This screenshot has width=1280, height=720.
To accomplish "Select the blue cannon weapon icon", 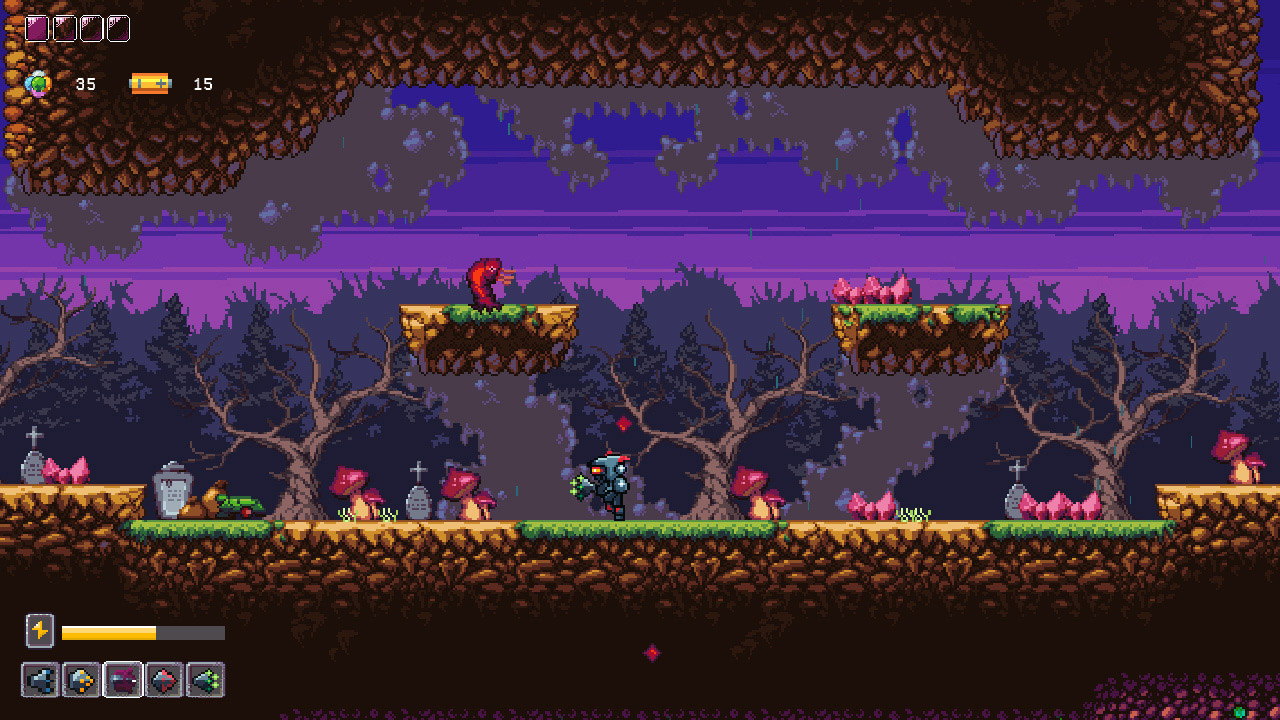I will (x=40, y=680).
